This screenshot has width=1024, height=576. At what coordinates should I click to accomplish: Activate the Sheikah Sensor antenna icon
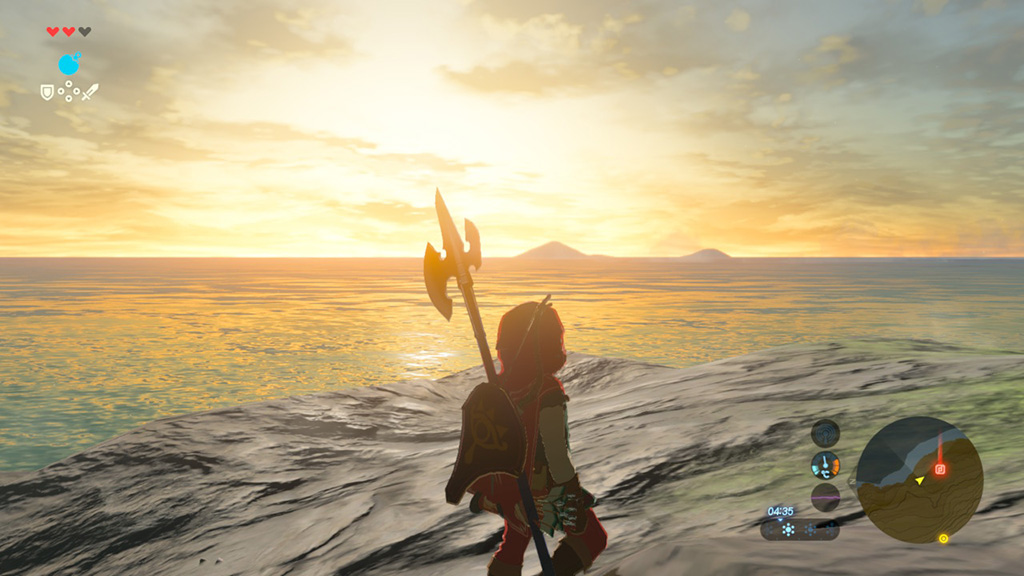tap(825, 465)
